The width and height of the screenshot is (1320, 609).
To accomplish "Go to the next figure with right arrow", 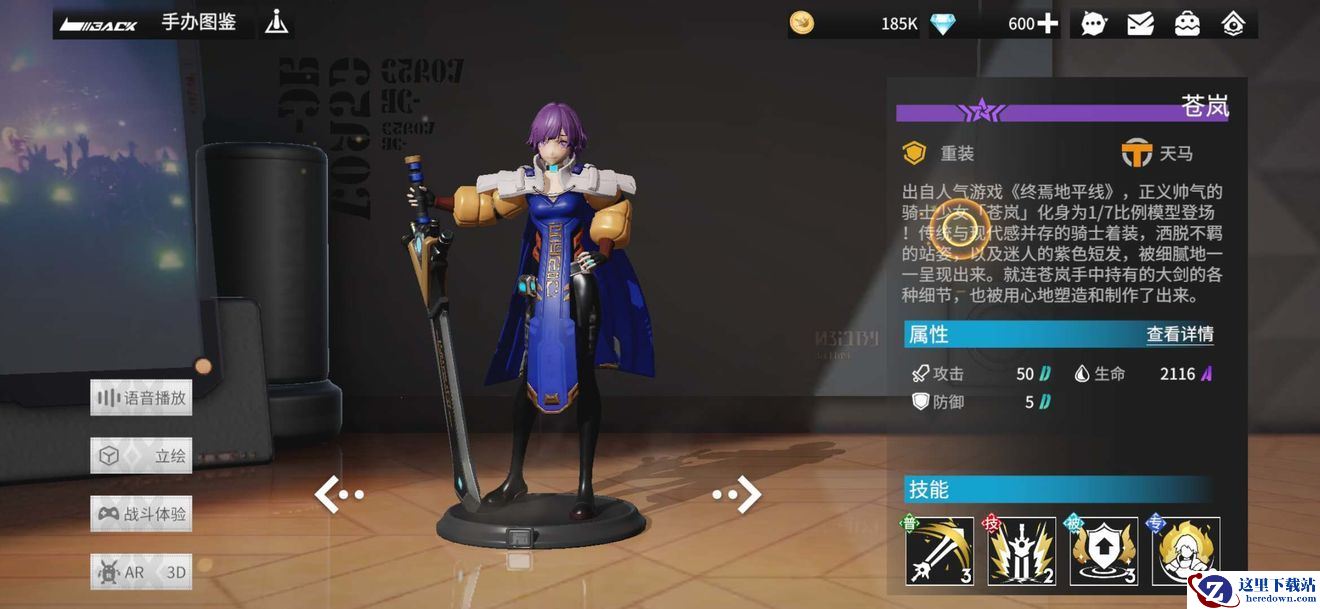I will coord(738,493).
